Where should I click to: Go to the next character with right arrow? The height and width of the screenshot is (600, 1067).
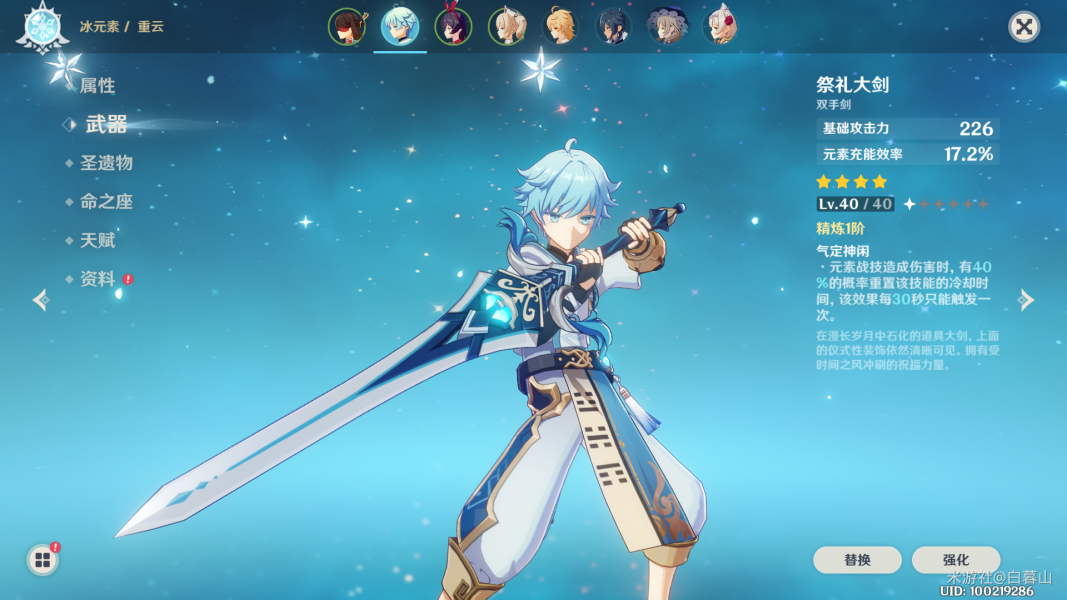(1026, 300)
